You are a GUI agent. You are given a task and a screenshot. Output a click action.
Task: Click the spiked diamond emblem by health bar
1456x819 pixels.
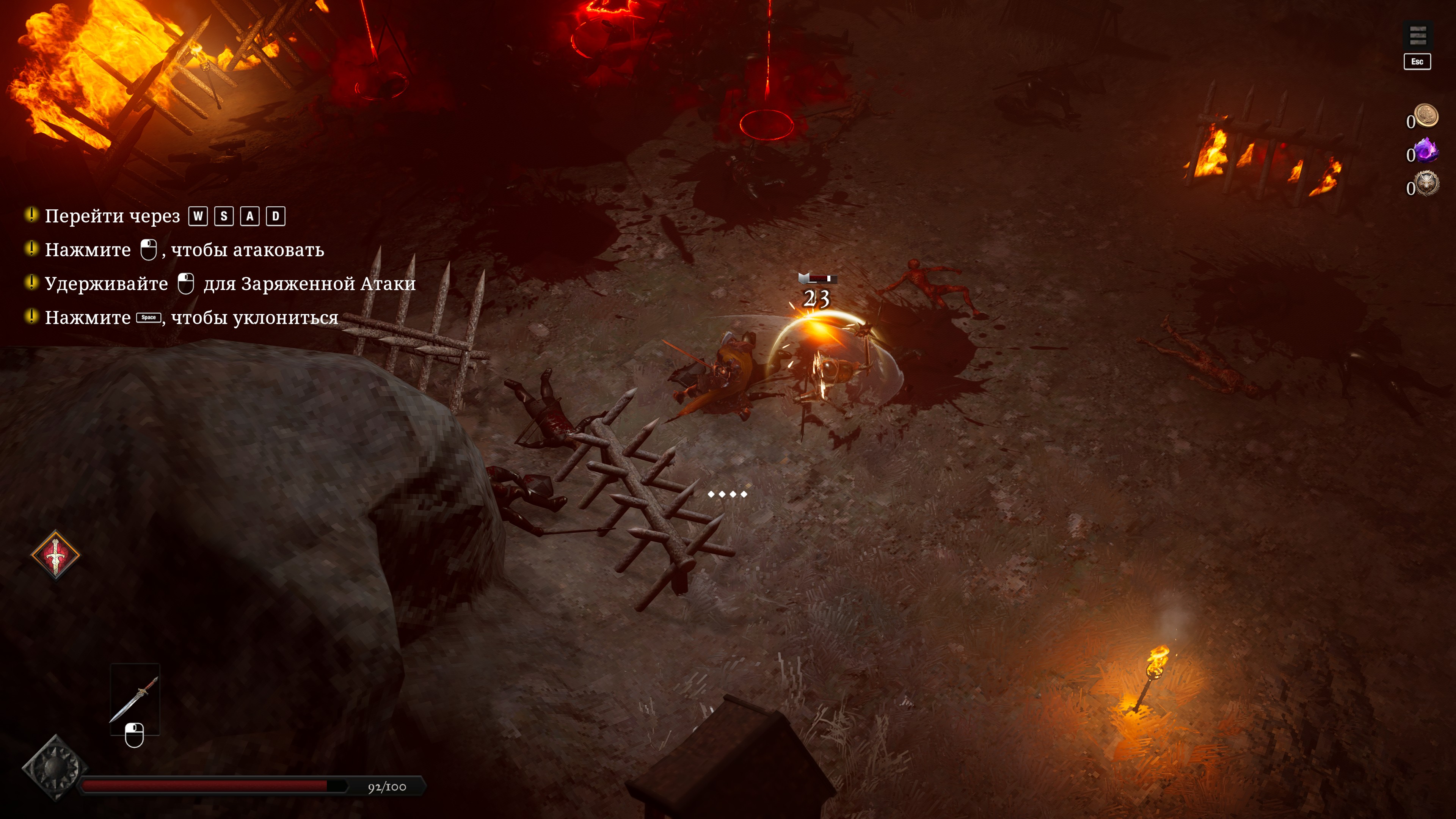(x=55, y=767)
